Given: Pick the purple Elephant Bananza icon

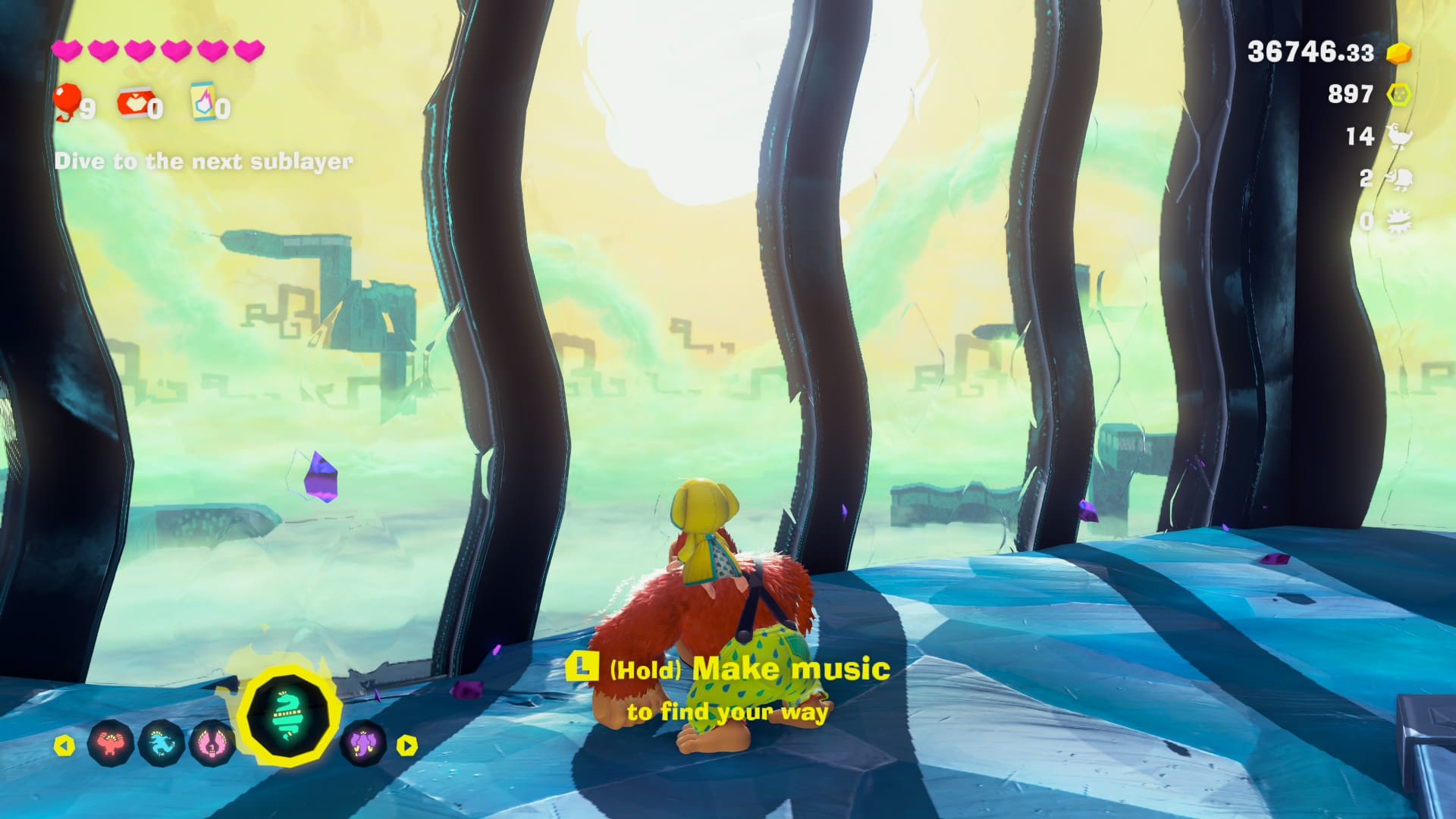Looking at the screenshot, I should (363, 744).
